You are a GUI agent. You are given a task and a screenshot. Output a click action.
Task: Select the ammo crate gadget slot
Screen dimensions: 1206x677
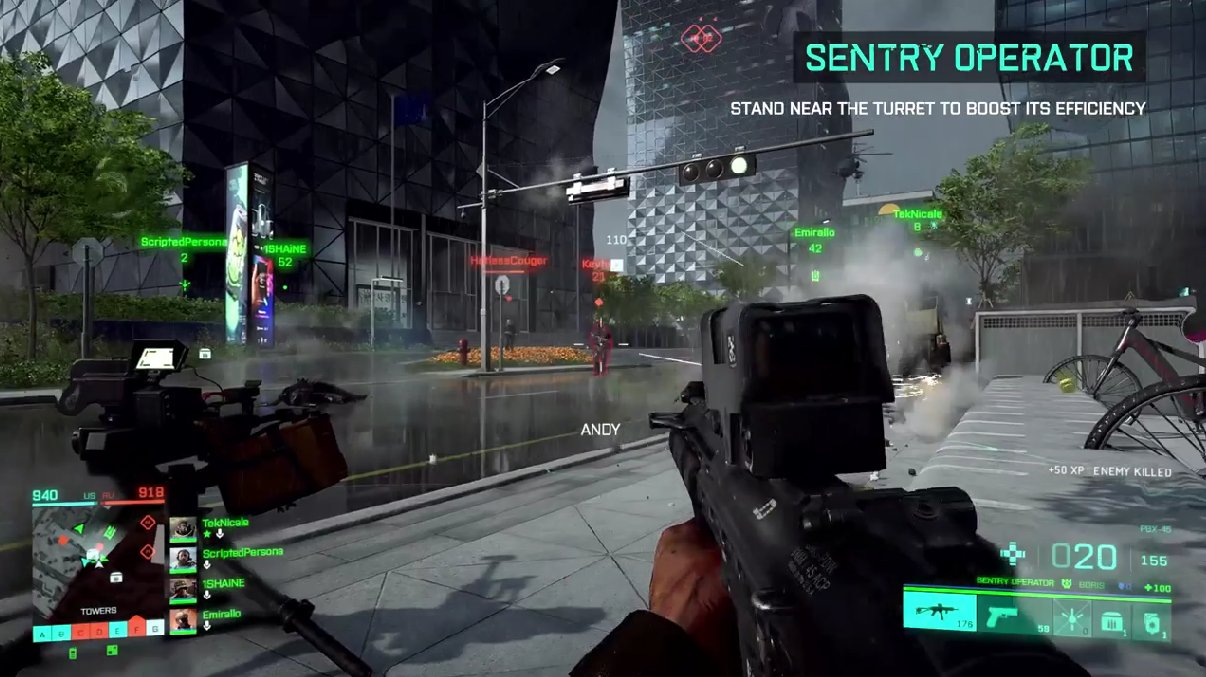click(1110, 620)
